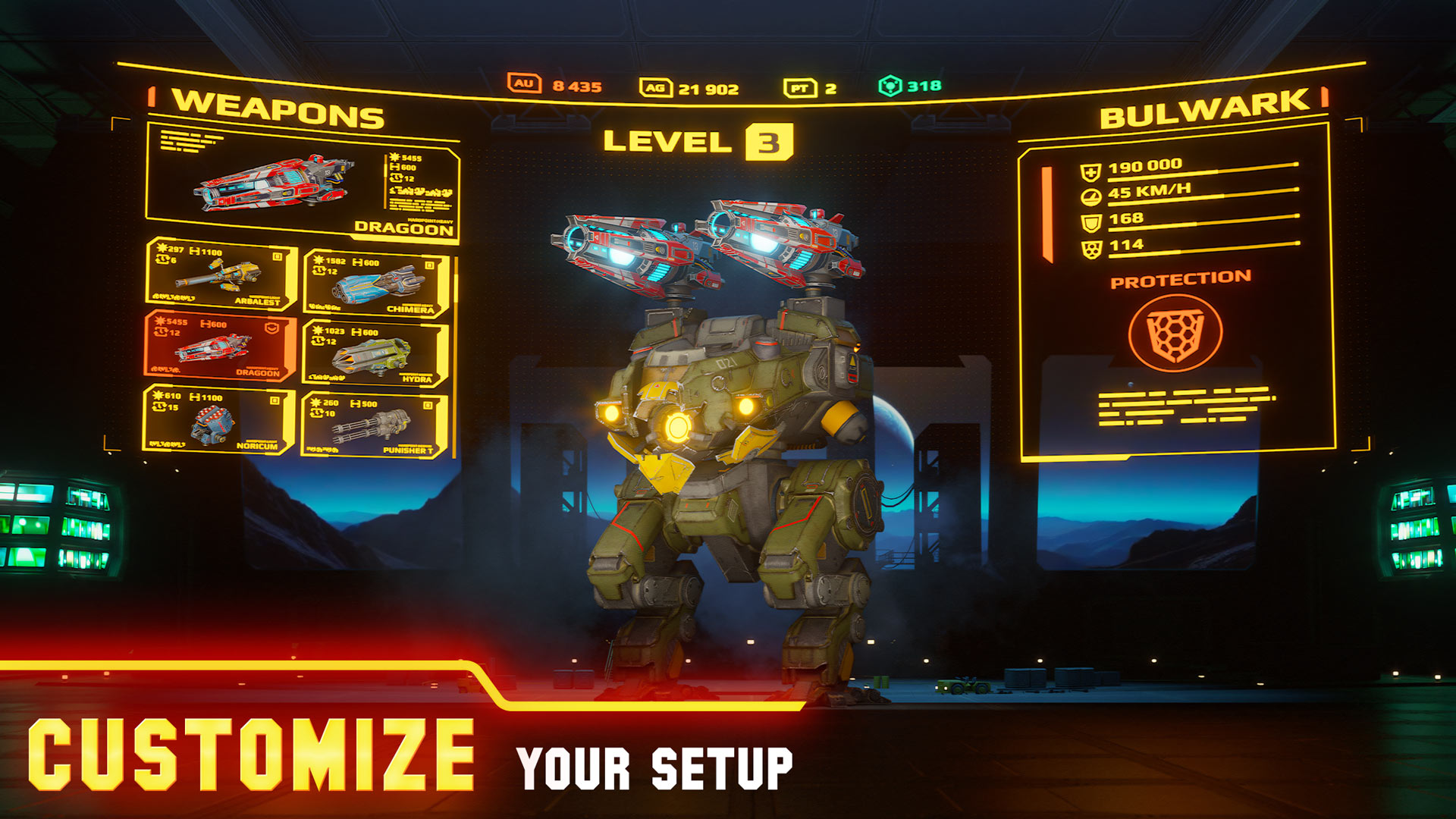Pick the highlighted red Dragoon weapon card
Screen dimensions: 1456x819
[x=218, y=345]
